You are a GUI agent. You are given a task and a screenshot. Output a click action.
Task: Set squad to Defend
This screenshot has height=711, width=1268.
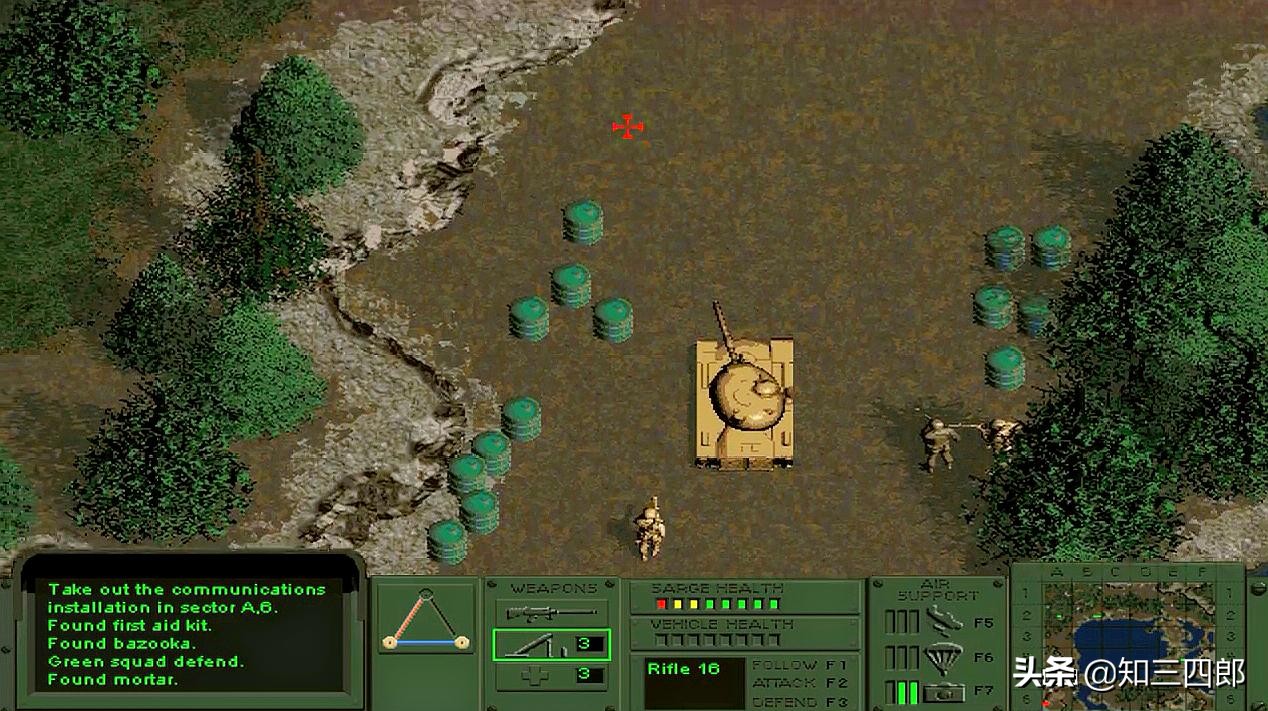pos(799,701)
